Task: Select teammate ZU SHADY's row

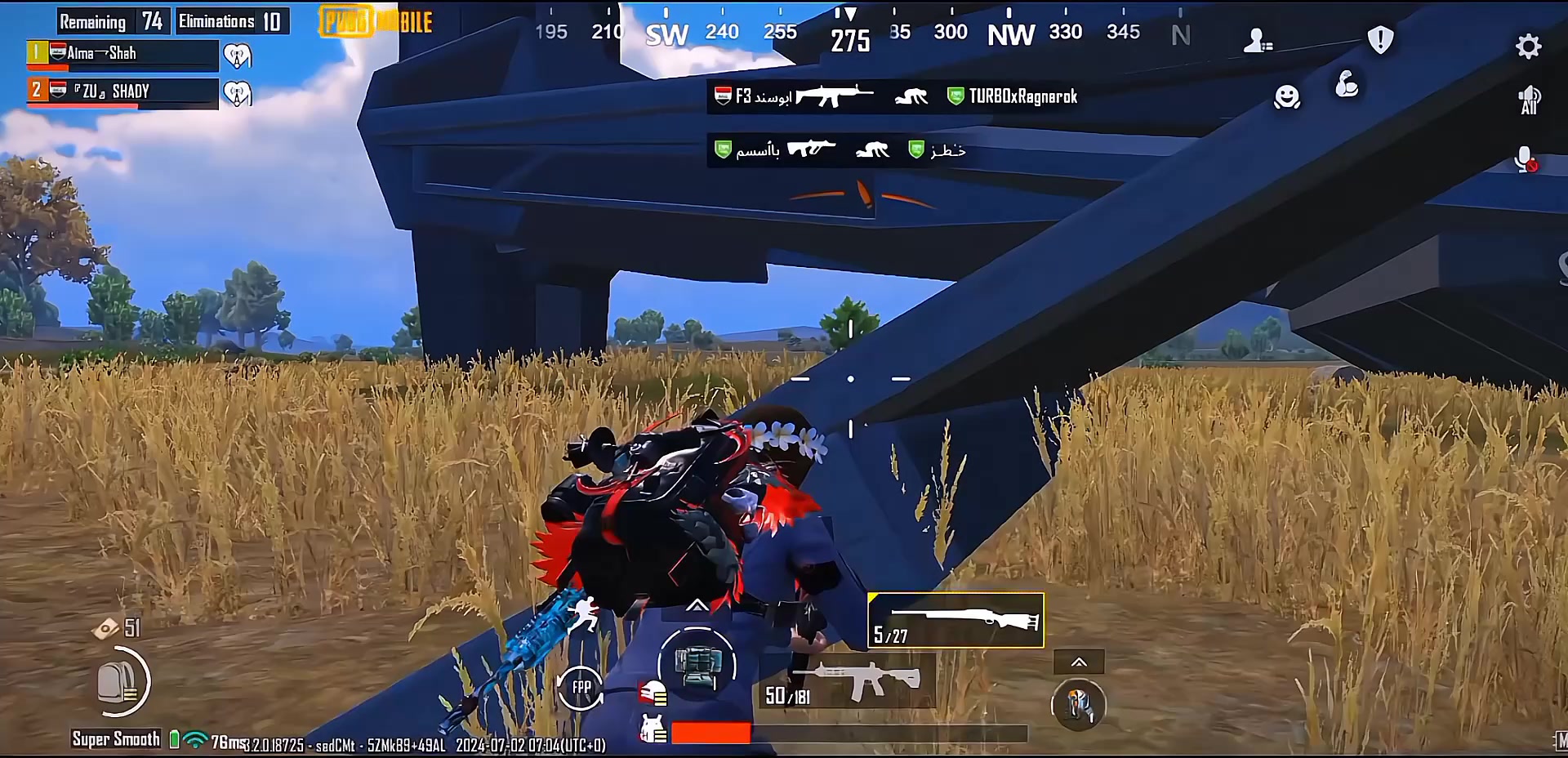Action: pos(122,91)
